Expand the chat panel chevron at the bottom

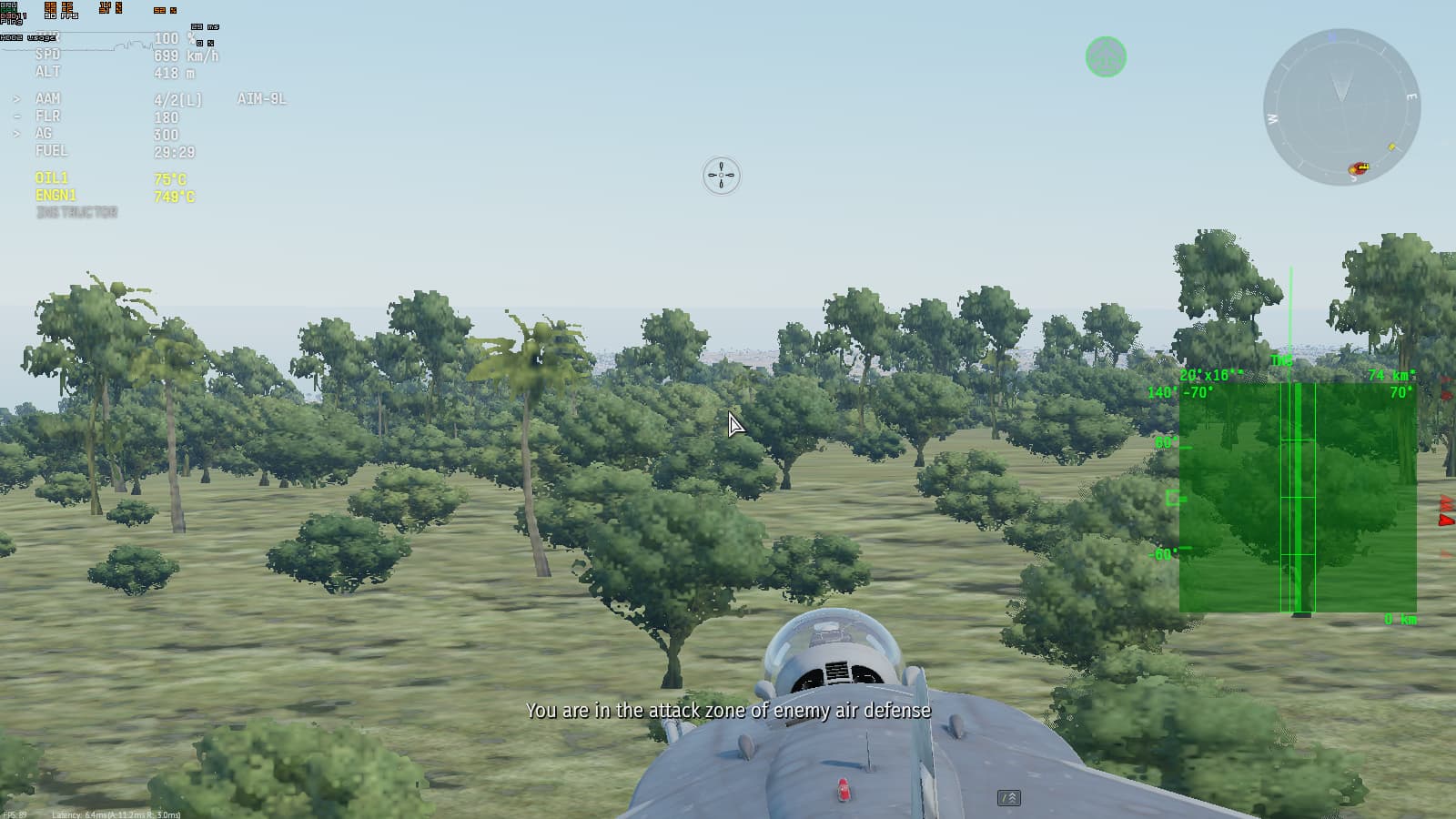(x=1011, y=797)
